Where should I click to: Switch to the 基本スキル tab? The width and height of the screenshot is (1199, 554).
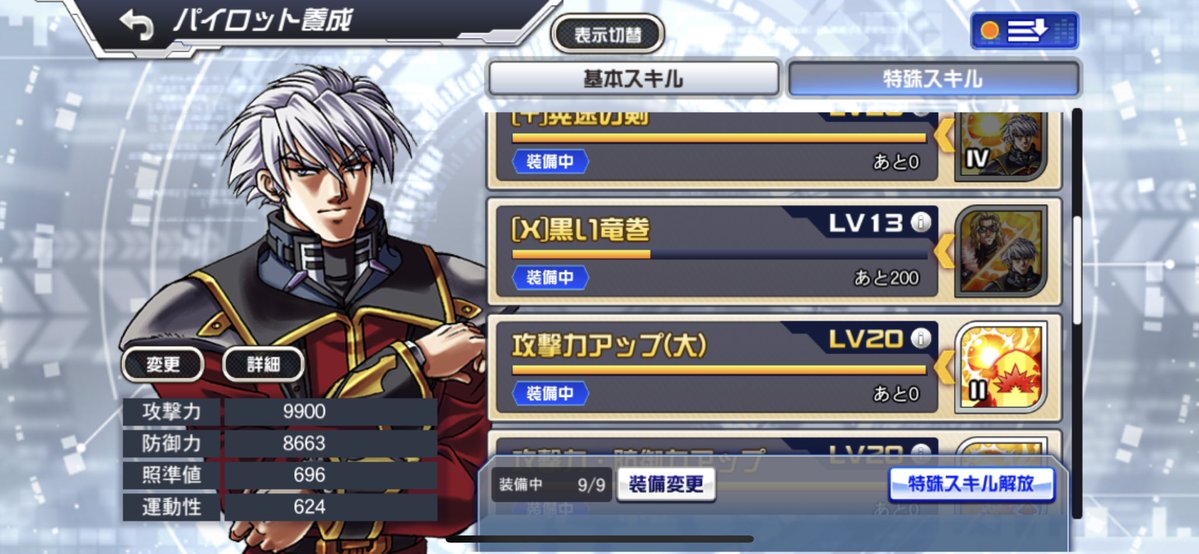coord(633,79)
